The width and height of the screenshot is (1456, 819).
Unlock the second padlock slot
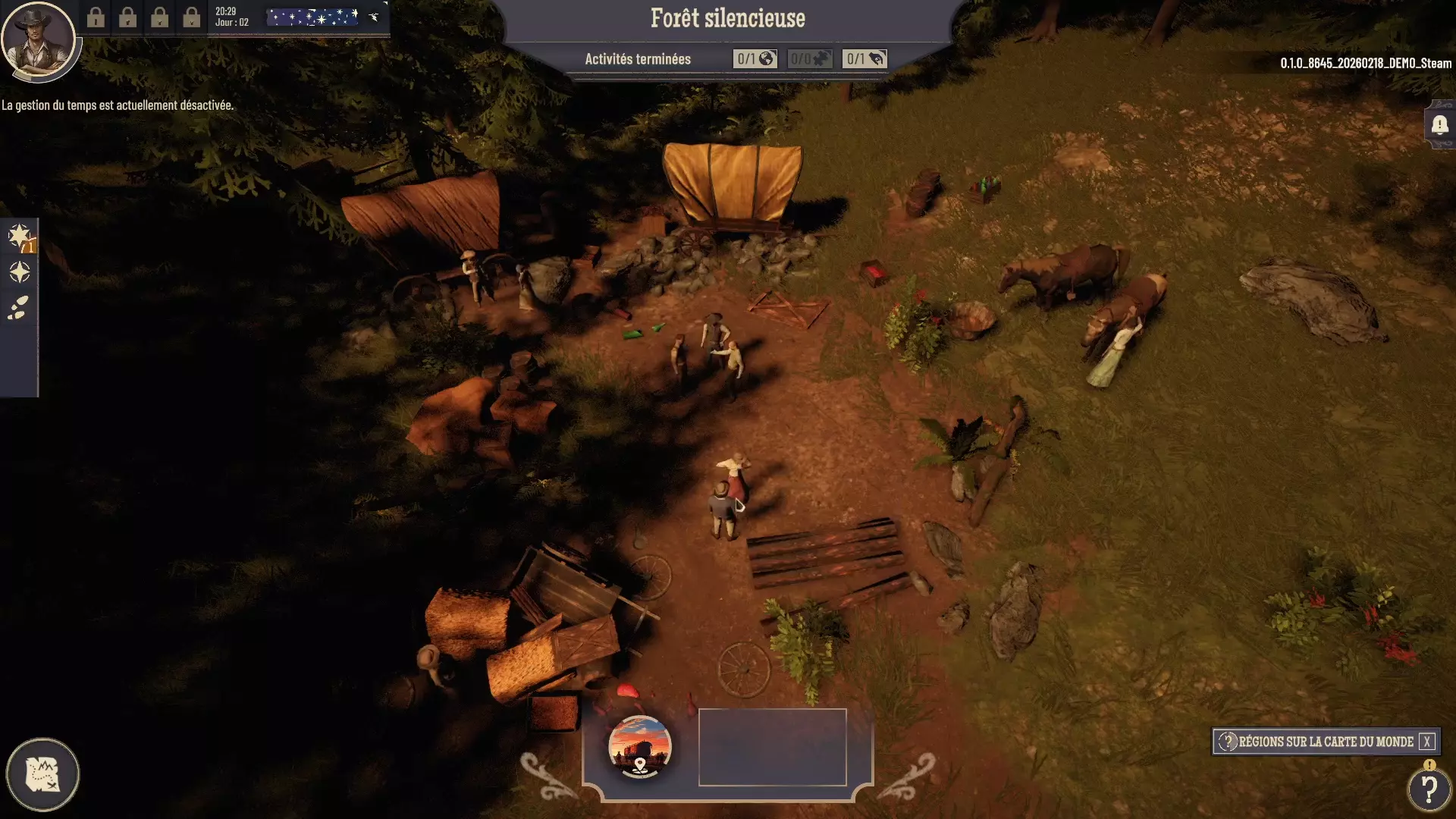(127, 18)
